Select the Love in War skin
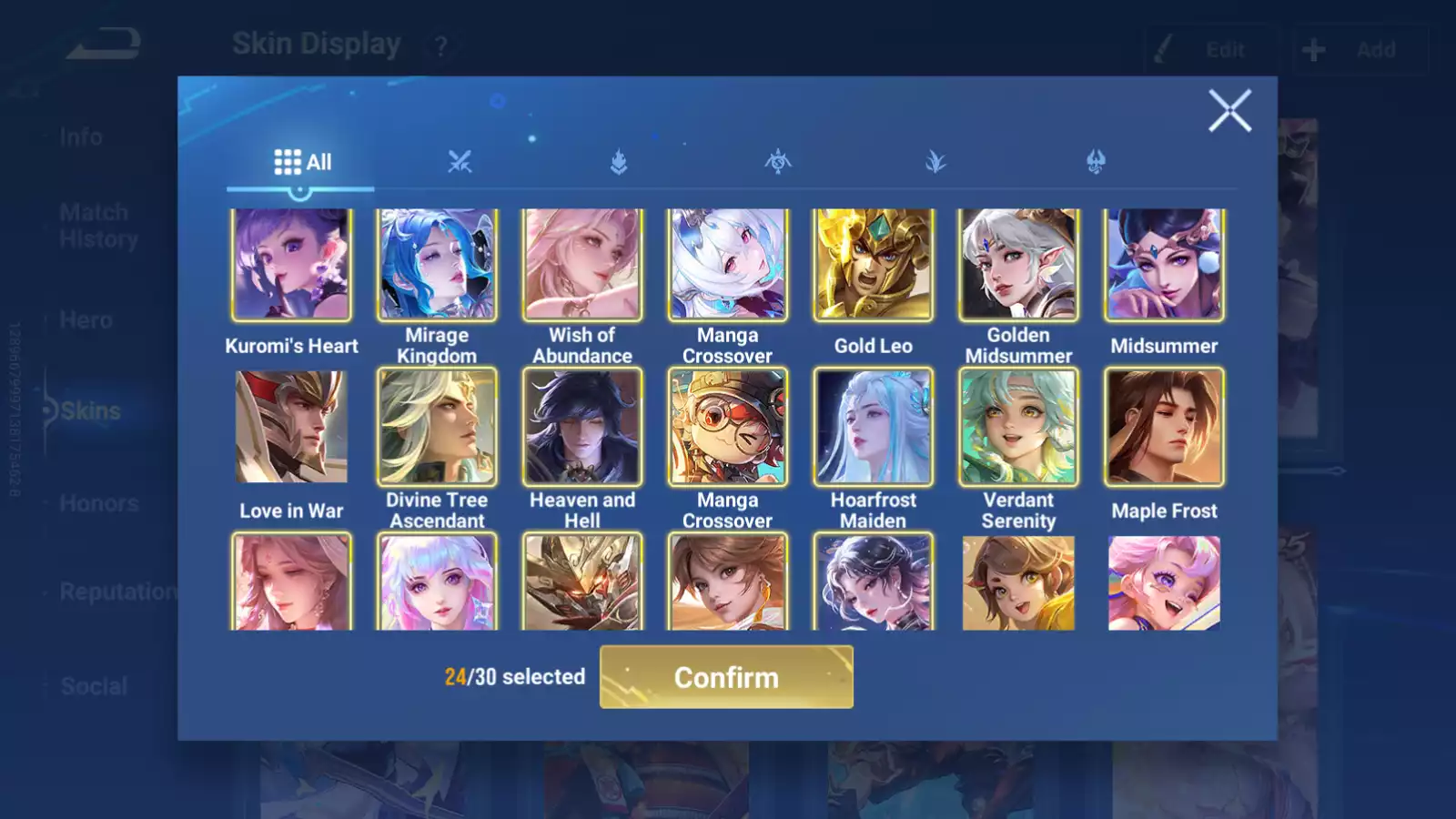 point(291,427)
